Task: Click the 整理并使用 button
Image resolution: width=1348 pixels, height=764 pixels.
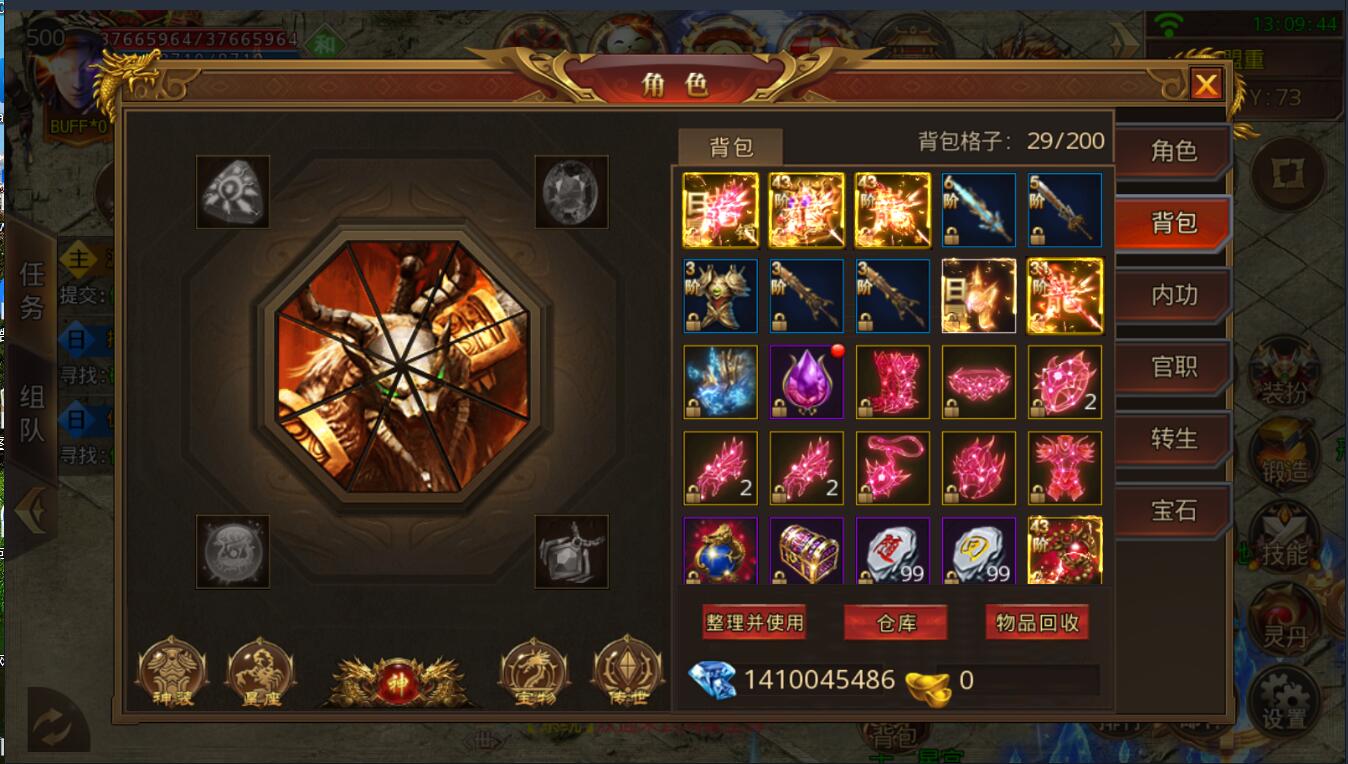Action: [754, 623]
